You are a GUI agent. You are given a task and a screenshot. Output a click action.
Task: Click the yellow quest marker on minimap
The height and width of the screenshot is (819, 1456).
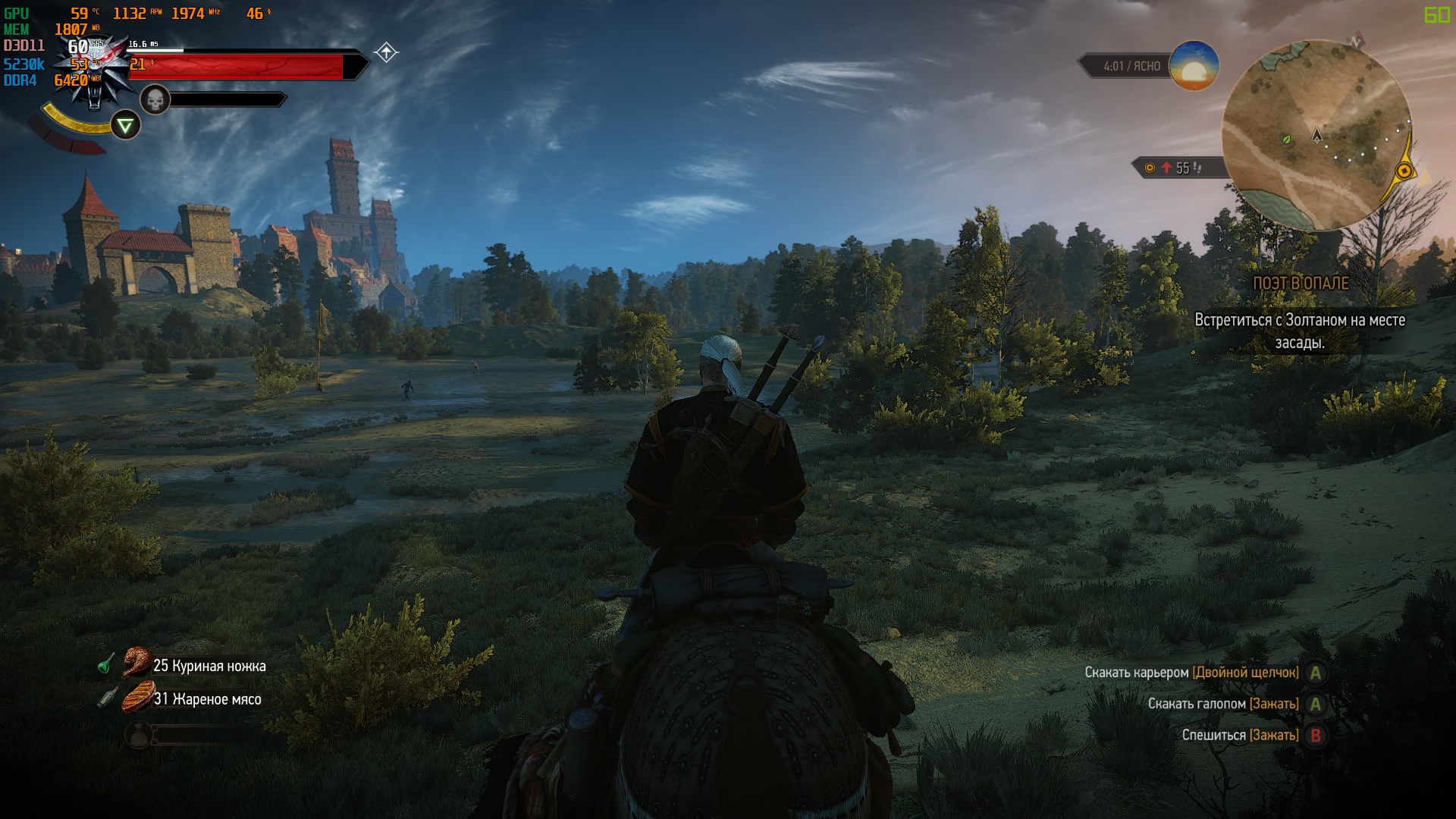(1404, 171)
